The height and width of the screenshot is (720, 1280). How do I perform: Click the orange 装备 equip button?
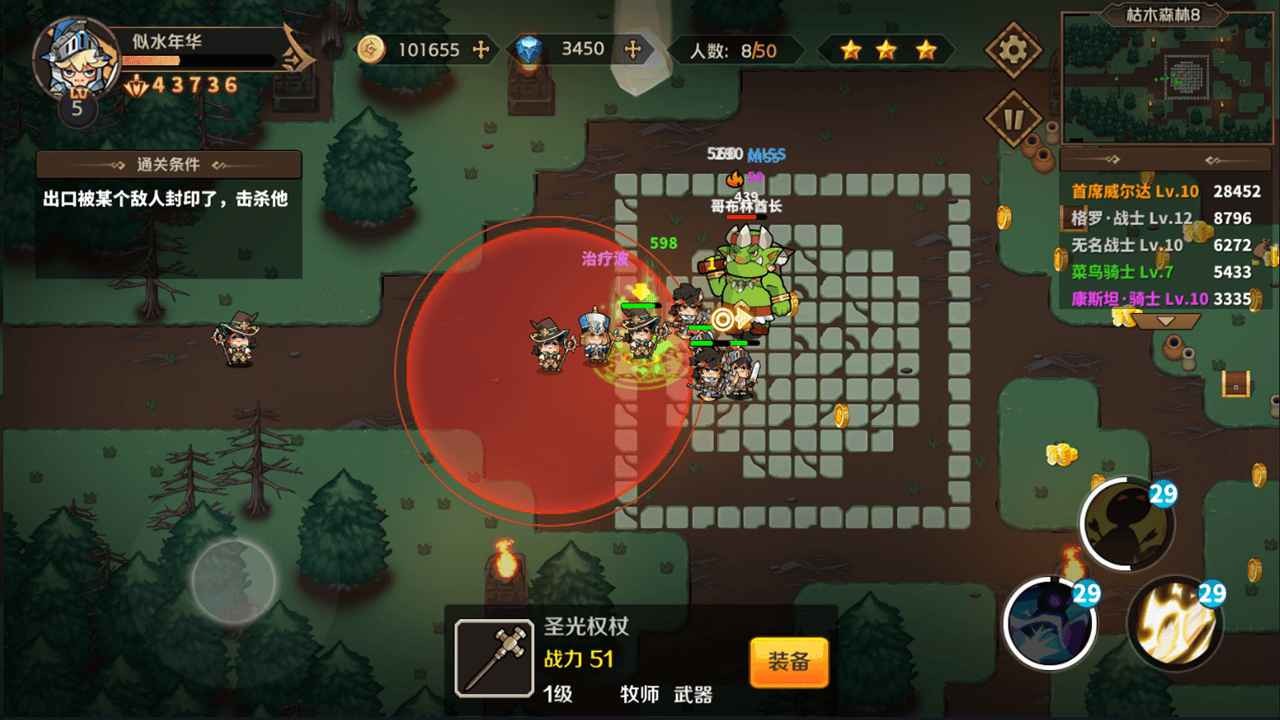click(x=789, y=660)
